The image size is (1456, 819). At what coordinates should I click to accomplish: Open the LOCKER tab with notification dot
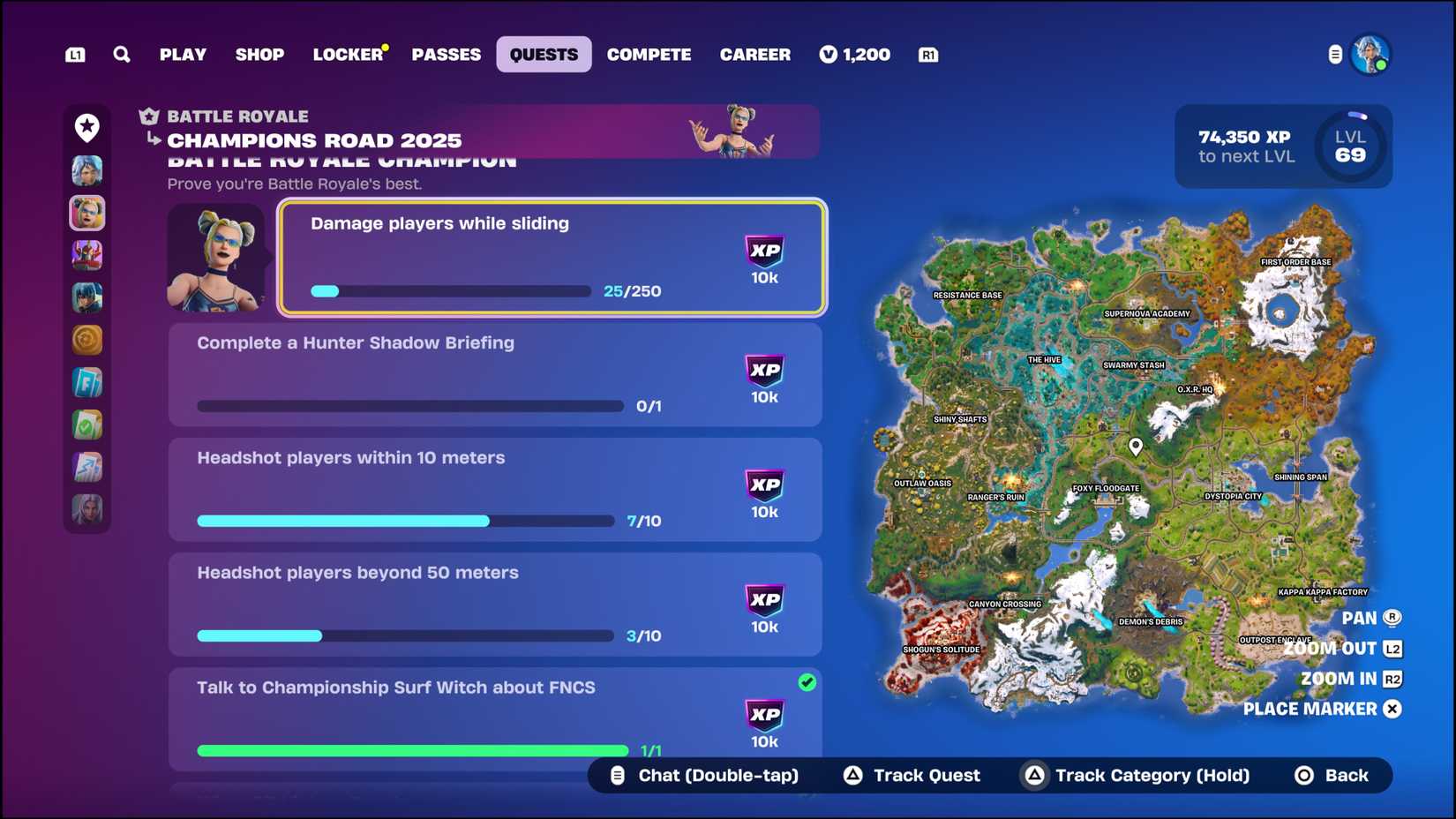click(x=348, y=54)
